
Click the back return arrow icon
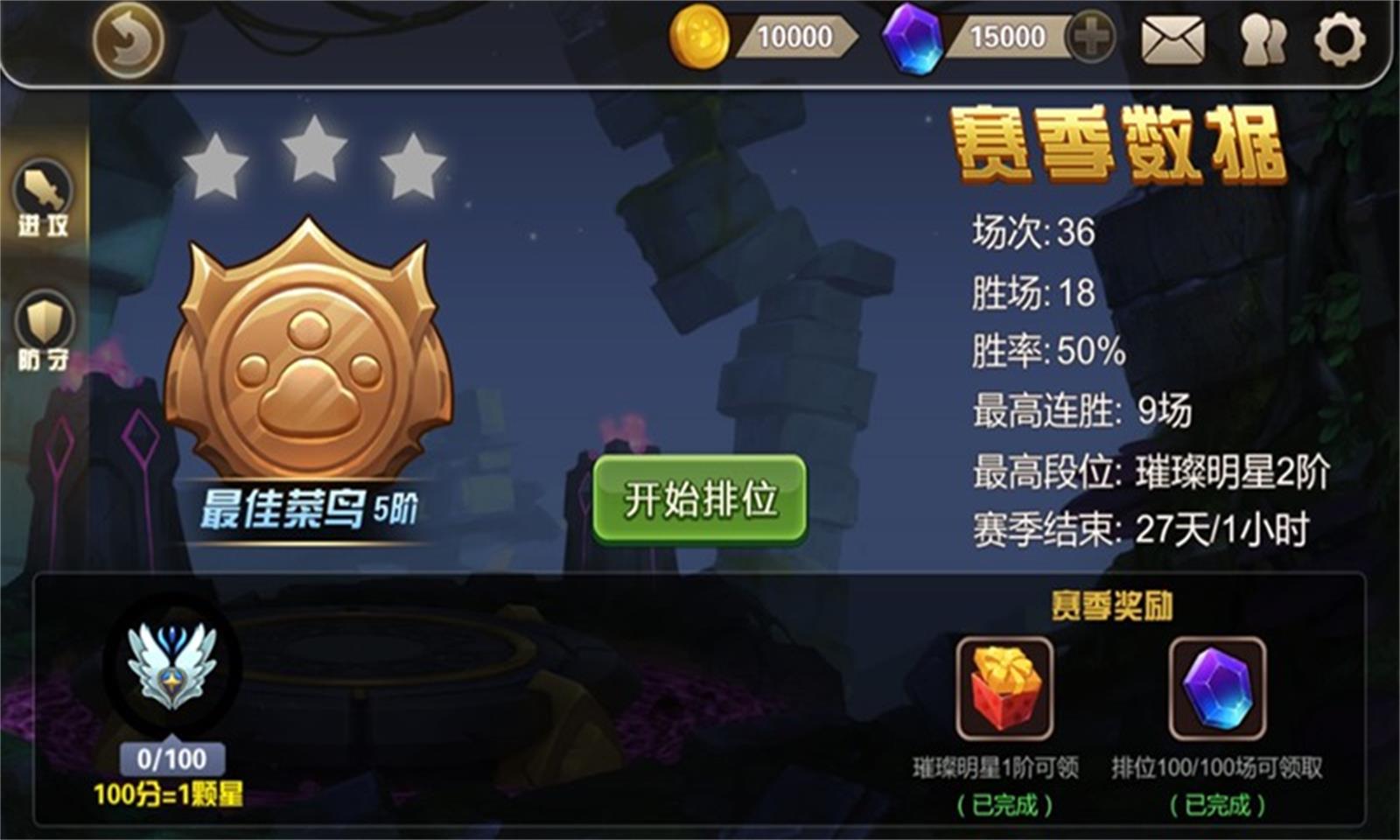(128, 39)
